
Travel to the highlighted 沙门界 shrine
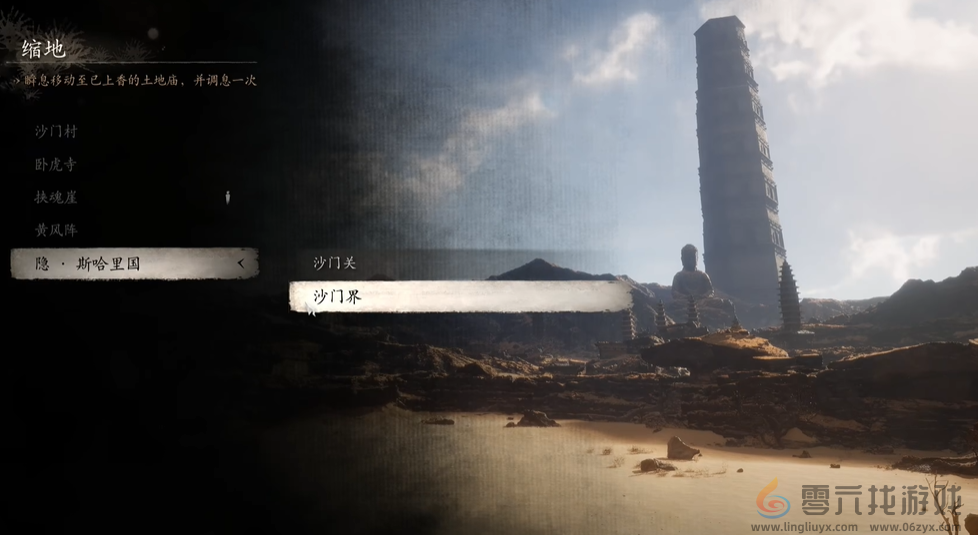(x=460, y=296)
